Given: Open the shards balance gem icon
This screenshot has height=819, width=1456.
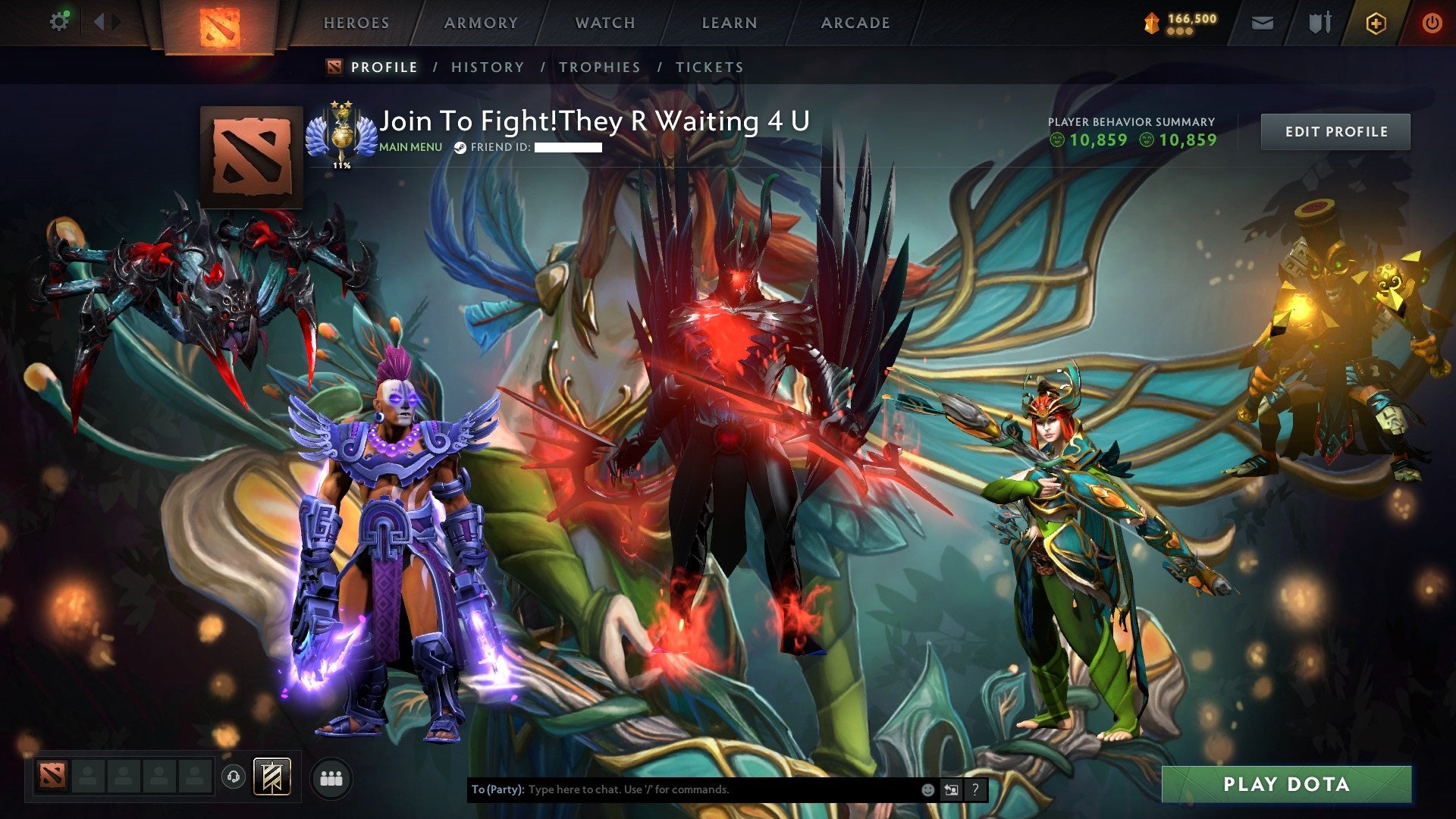Looking at the screenshot, I should point(1150,23).
